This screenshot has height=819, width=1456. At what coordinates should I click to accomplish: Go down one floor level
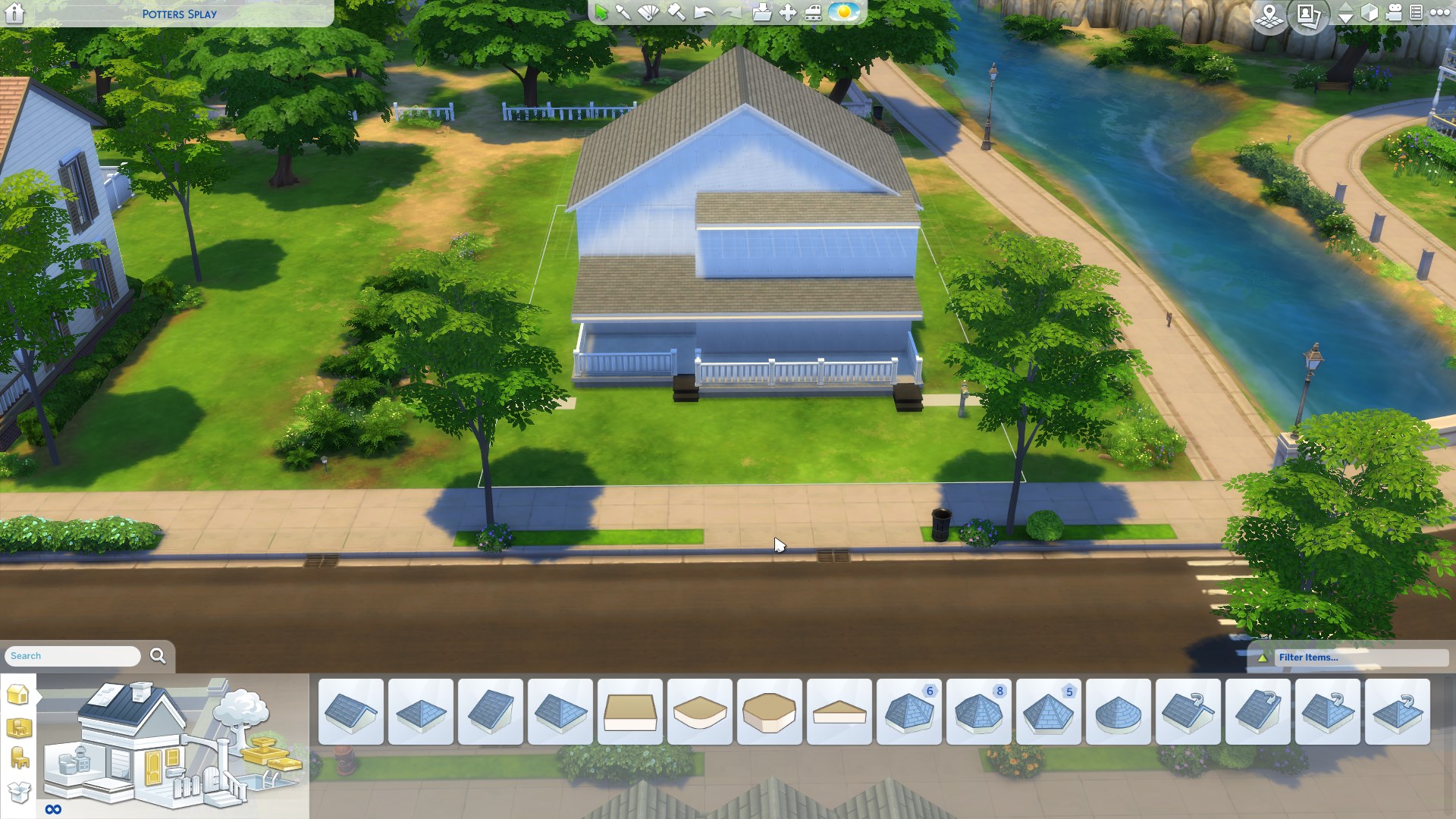coord(1345,18)
